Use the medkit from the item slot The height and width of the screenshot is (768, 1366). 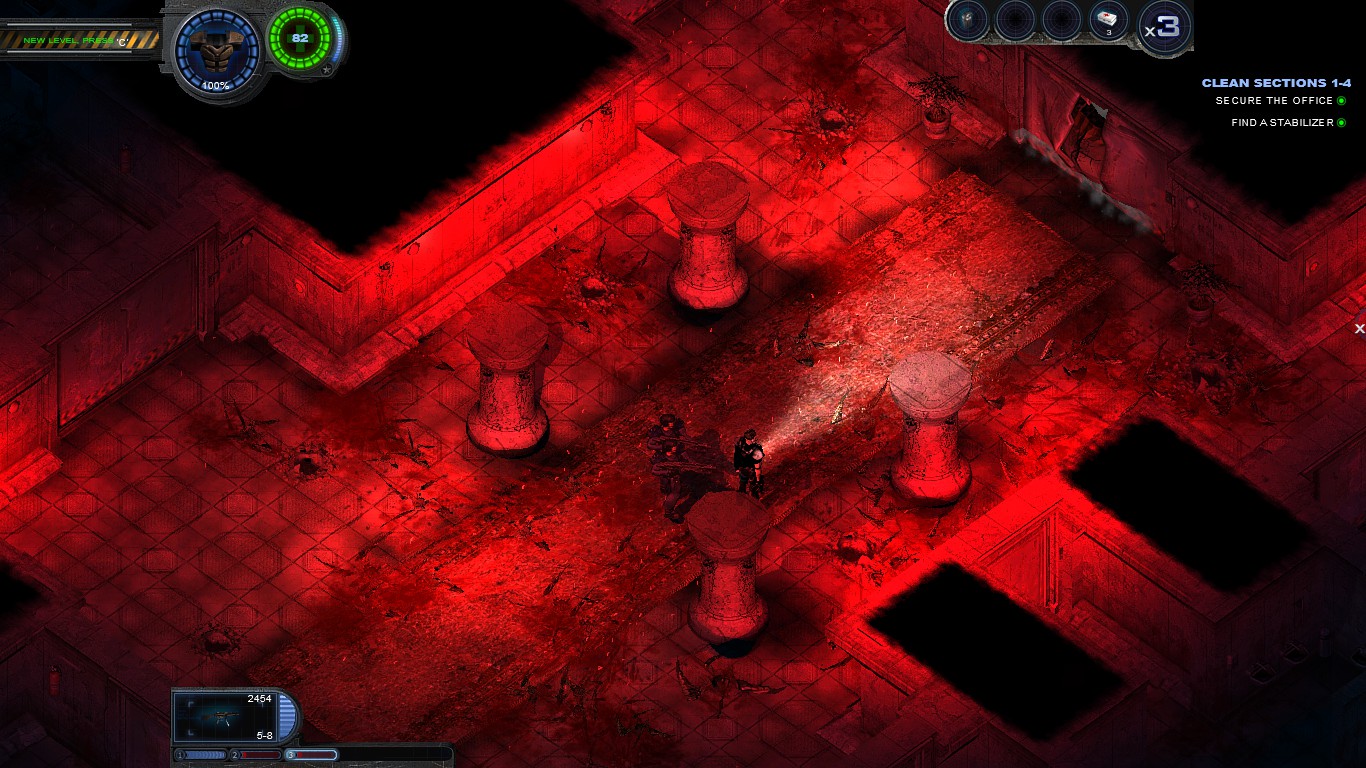1105,21
